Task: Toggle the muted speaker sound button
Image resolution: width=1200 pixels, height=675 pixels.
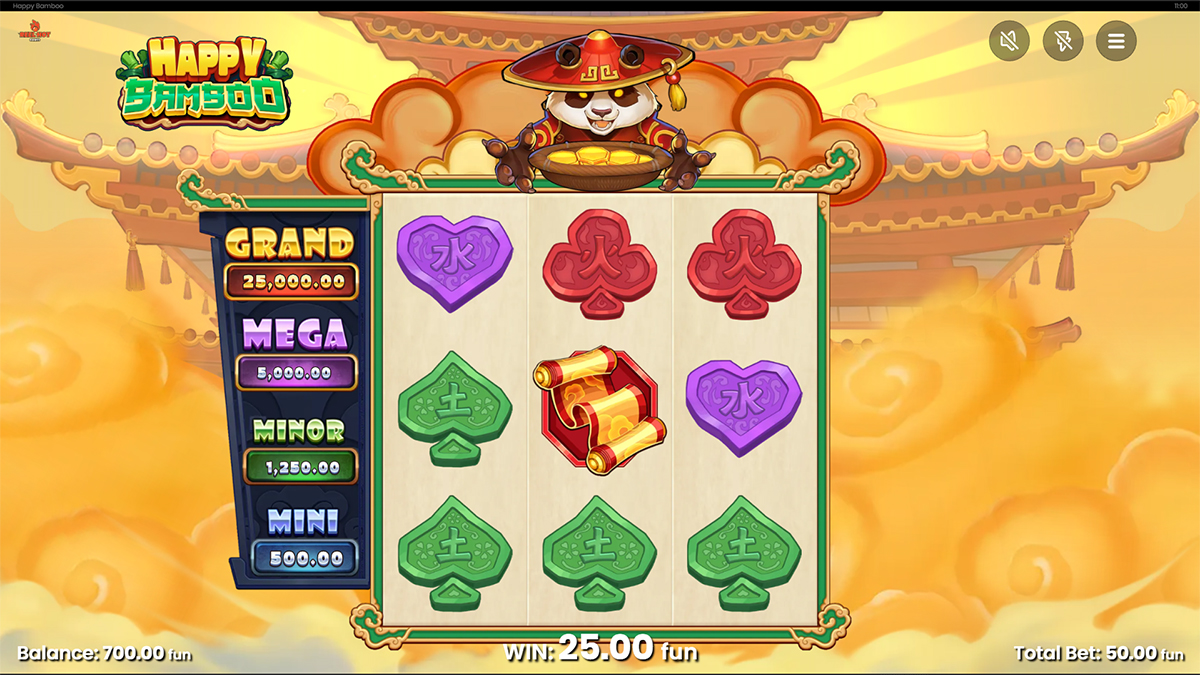Action: click(x=1009, y=41)
